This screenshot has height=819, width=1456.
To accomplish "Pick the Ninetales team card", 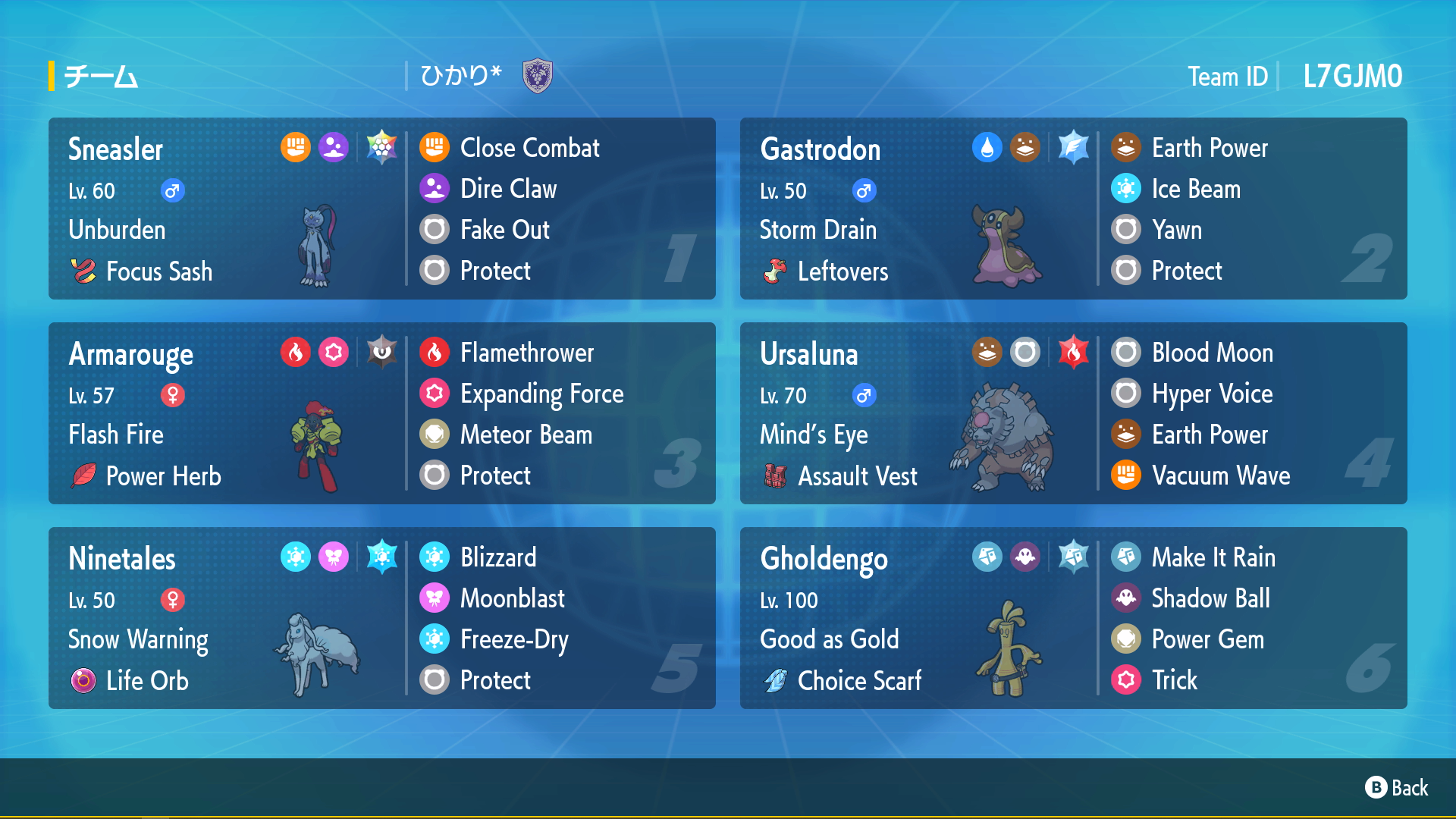I will 381,618.
